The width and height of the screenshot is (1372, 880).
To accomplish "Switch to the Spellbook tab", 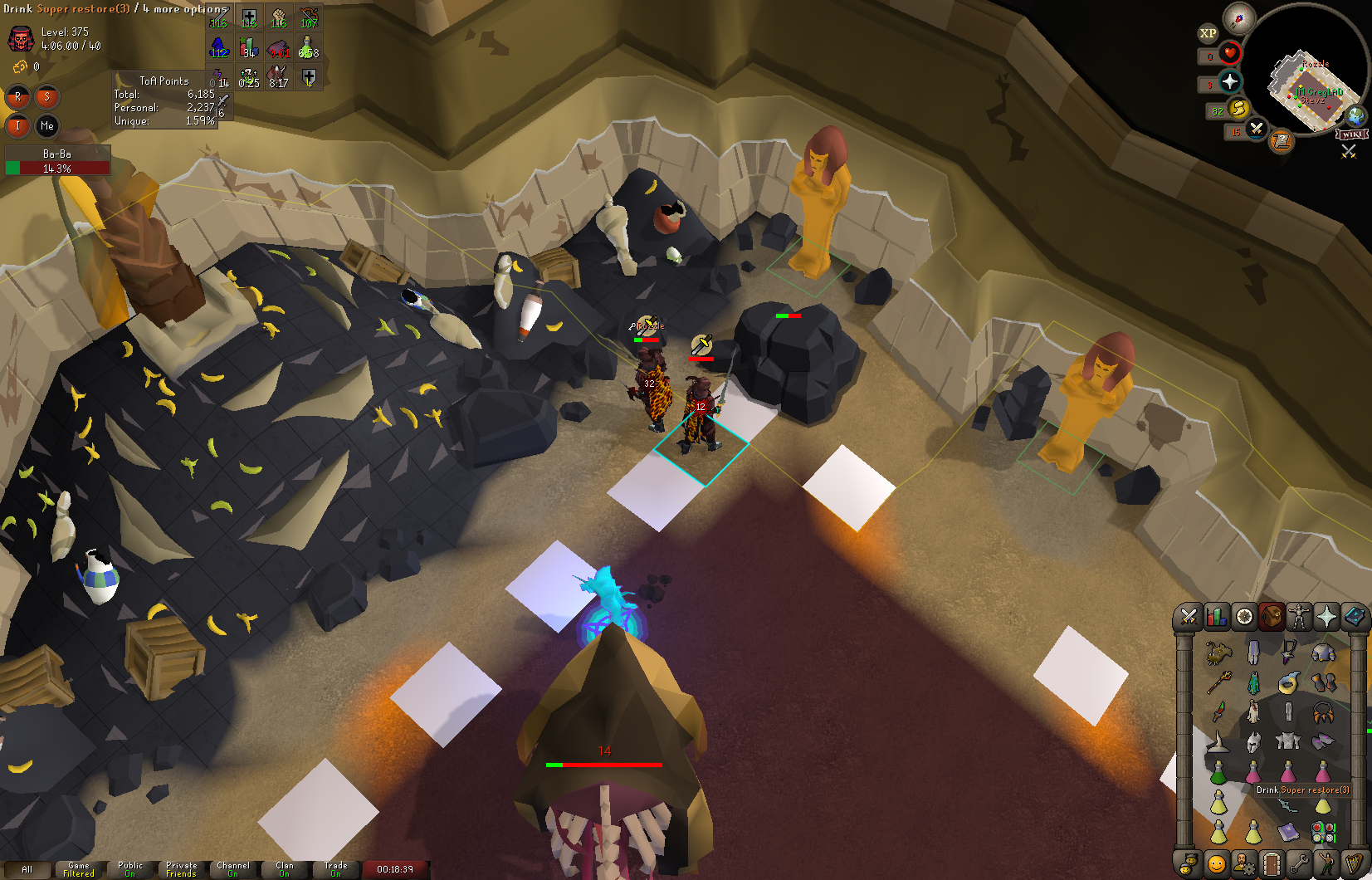I will (1354, 616).
